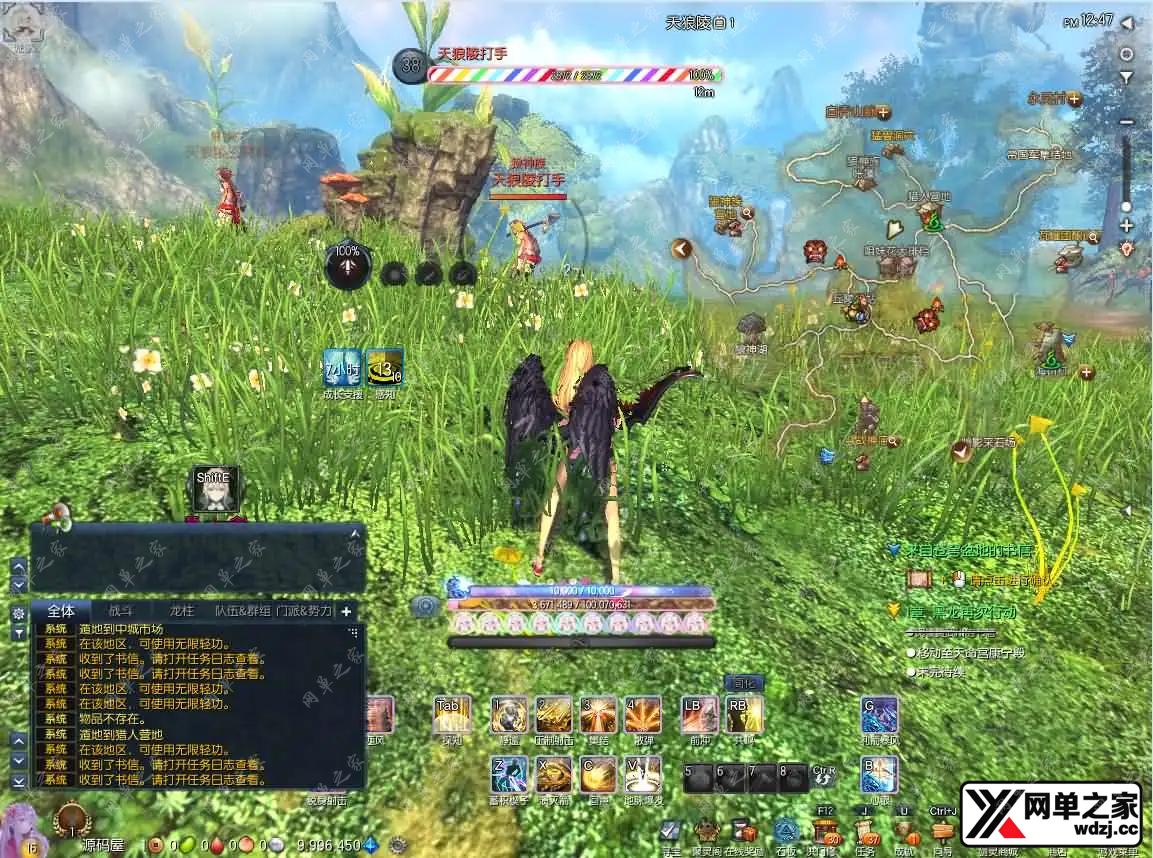This screenshot has width=1153, height=858.
Task: Cast the G ice skill
Action: (879, 715)
